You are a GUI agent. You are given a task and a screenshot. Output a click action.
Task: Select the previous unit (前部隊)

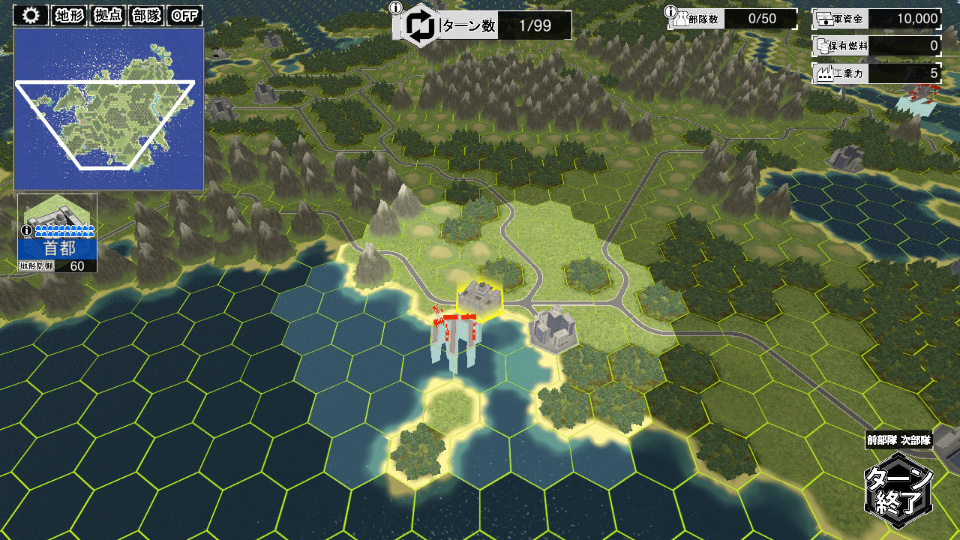882,440
